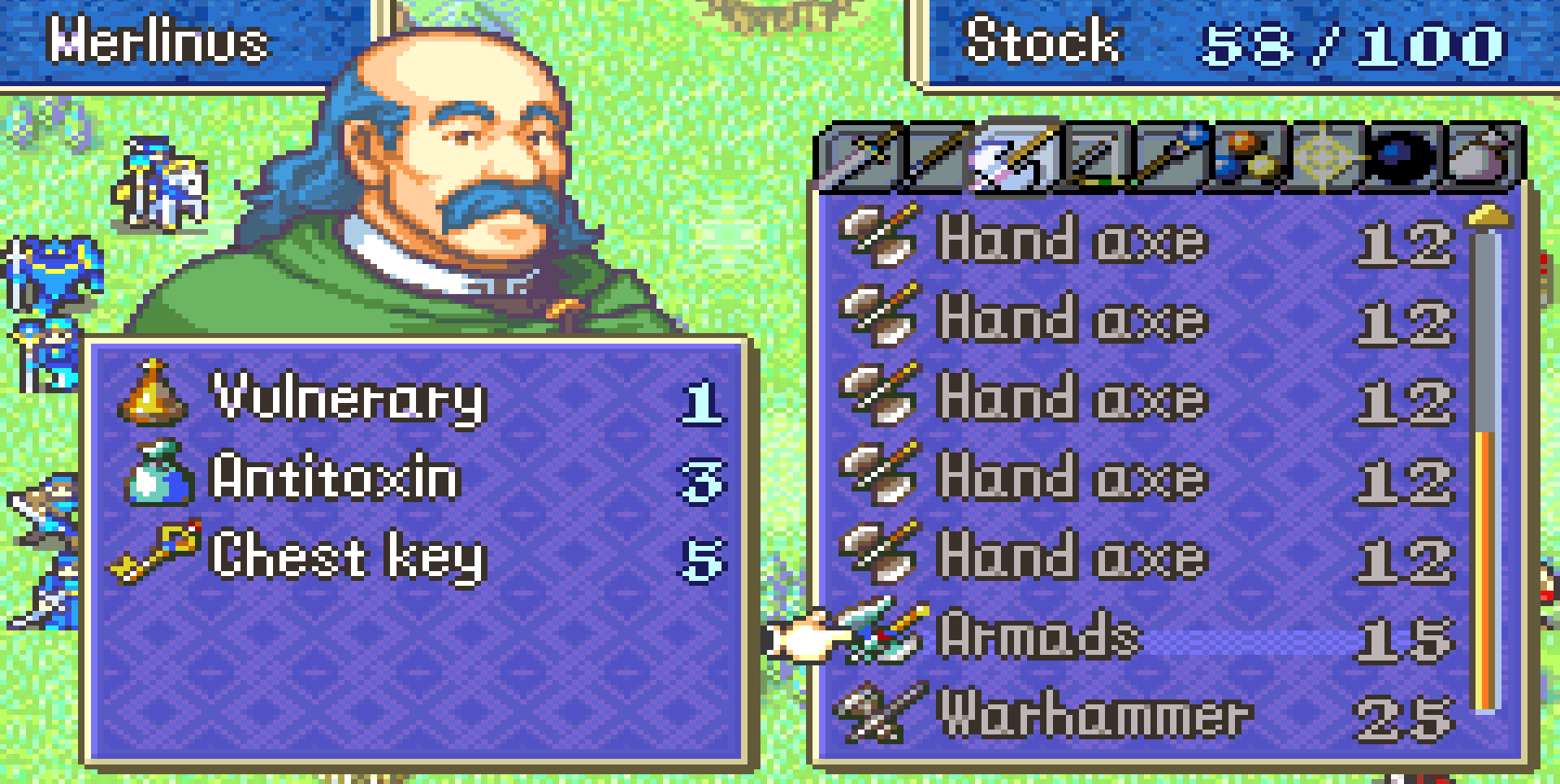This screenshot has width=1560, height=784.
Task: Choose the Warhammer from the stock list
Action: coord(1093,715)
